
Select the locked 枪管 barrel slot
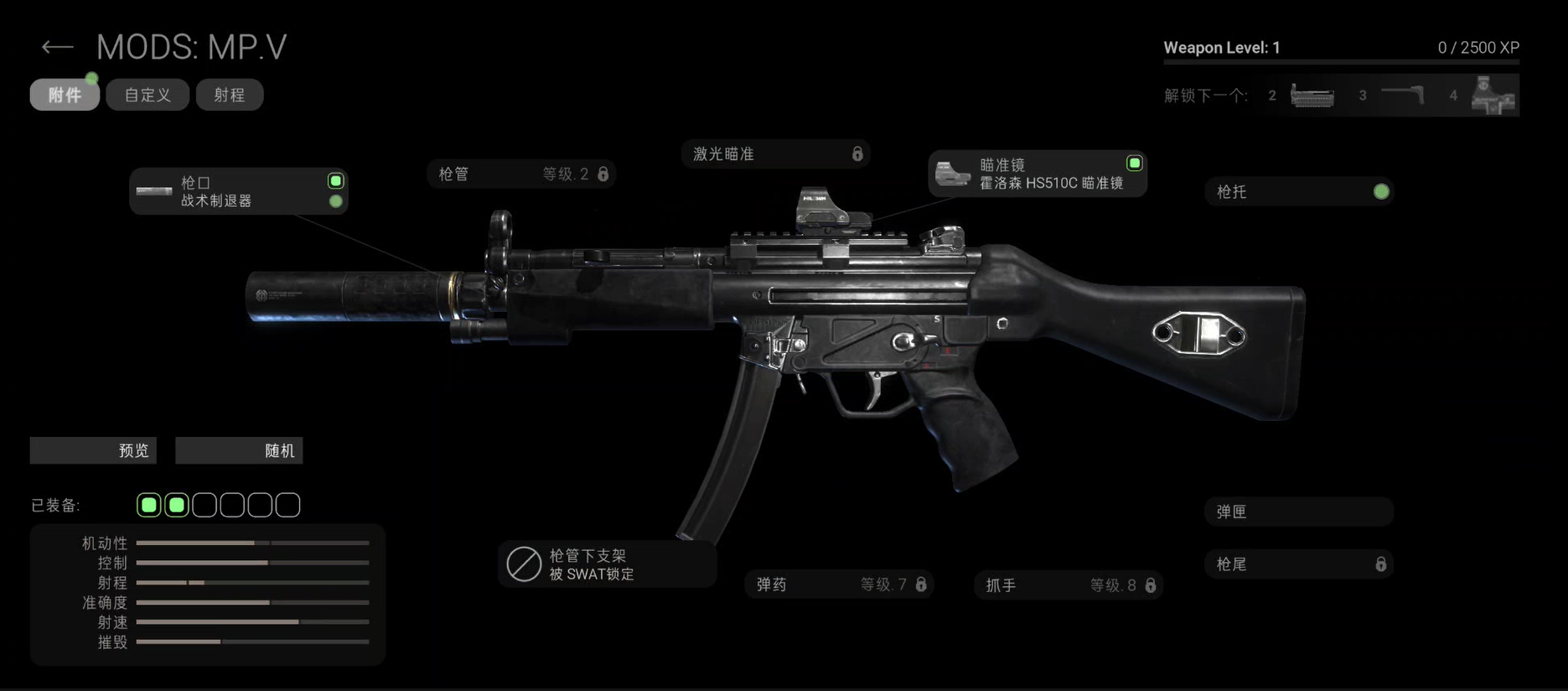521,174
